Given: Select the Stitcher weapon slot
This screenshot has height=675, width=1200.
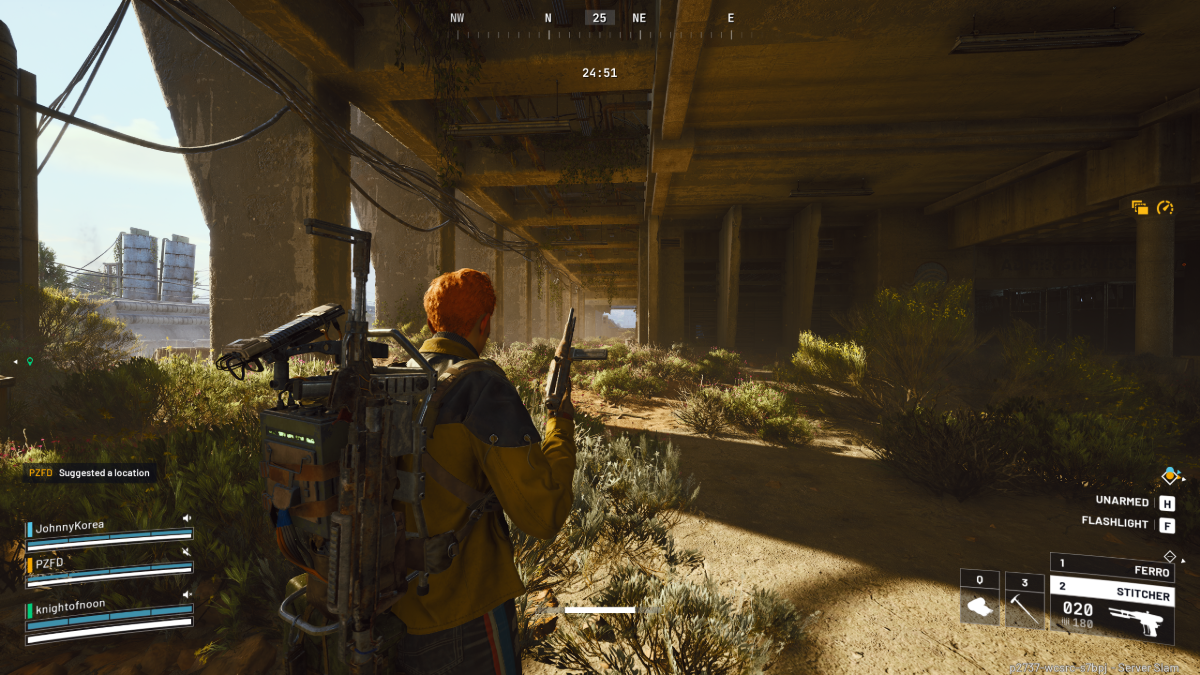Looking at the screenshot, I should pos(1110,594).
